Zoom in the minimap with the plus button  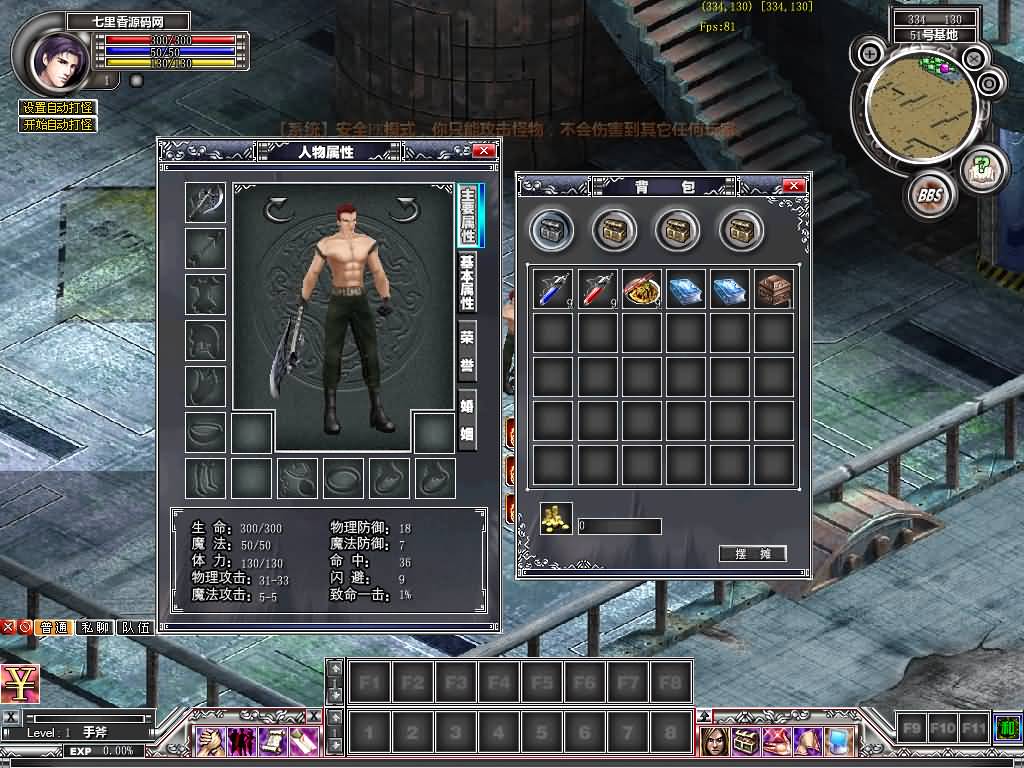tap(871, 54)
